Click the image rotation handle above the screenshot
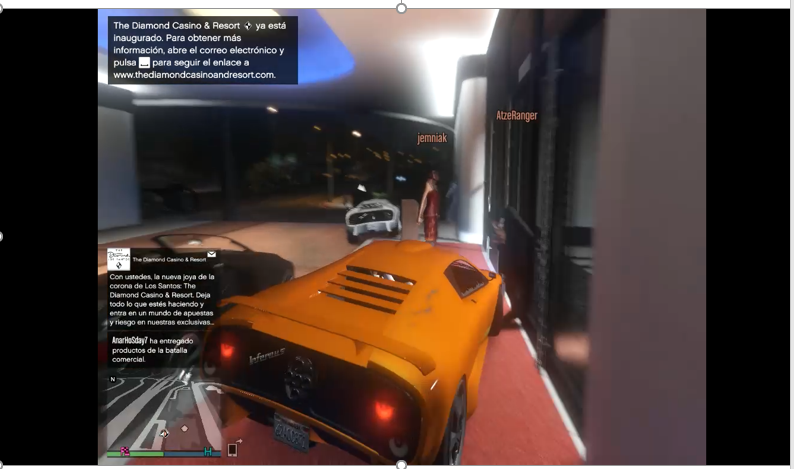 pyautogui.click(x=401, y=8)
